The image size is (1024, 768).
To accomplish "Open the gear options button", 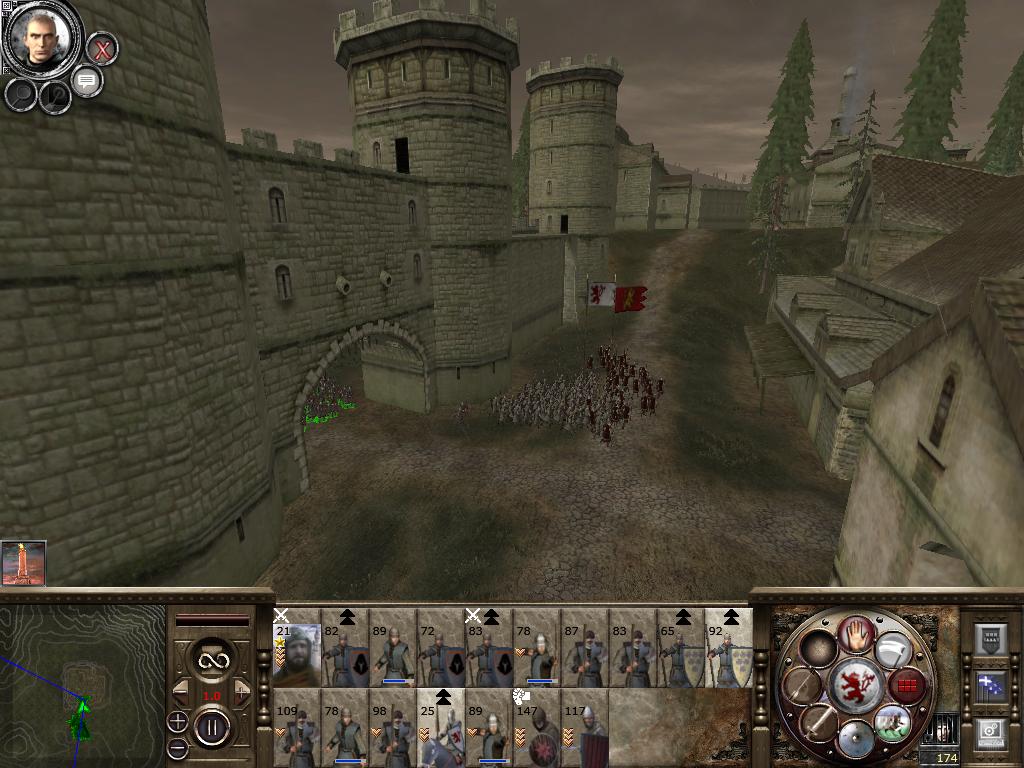I will tap(990, 733).
